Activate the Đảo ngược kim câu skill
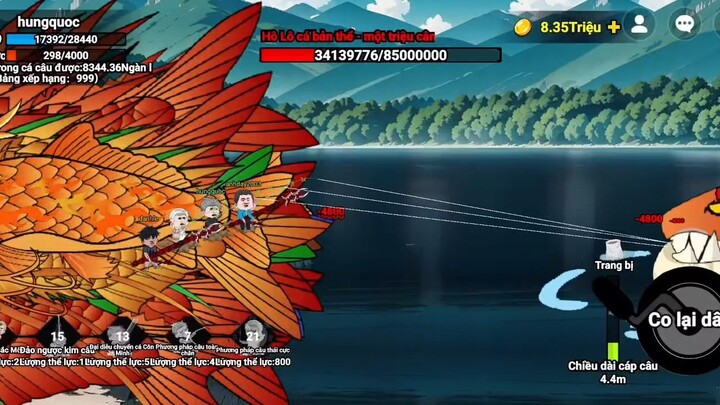The width and height of the screenshot is (720, 405). (x=58, y=338)
